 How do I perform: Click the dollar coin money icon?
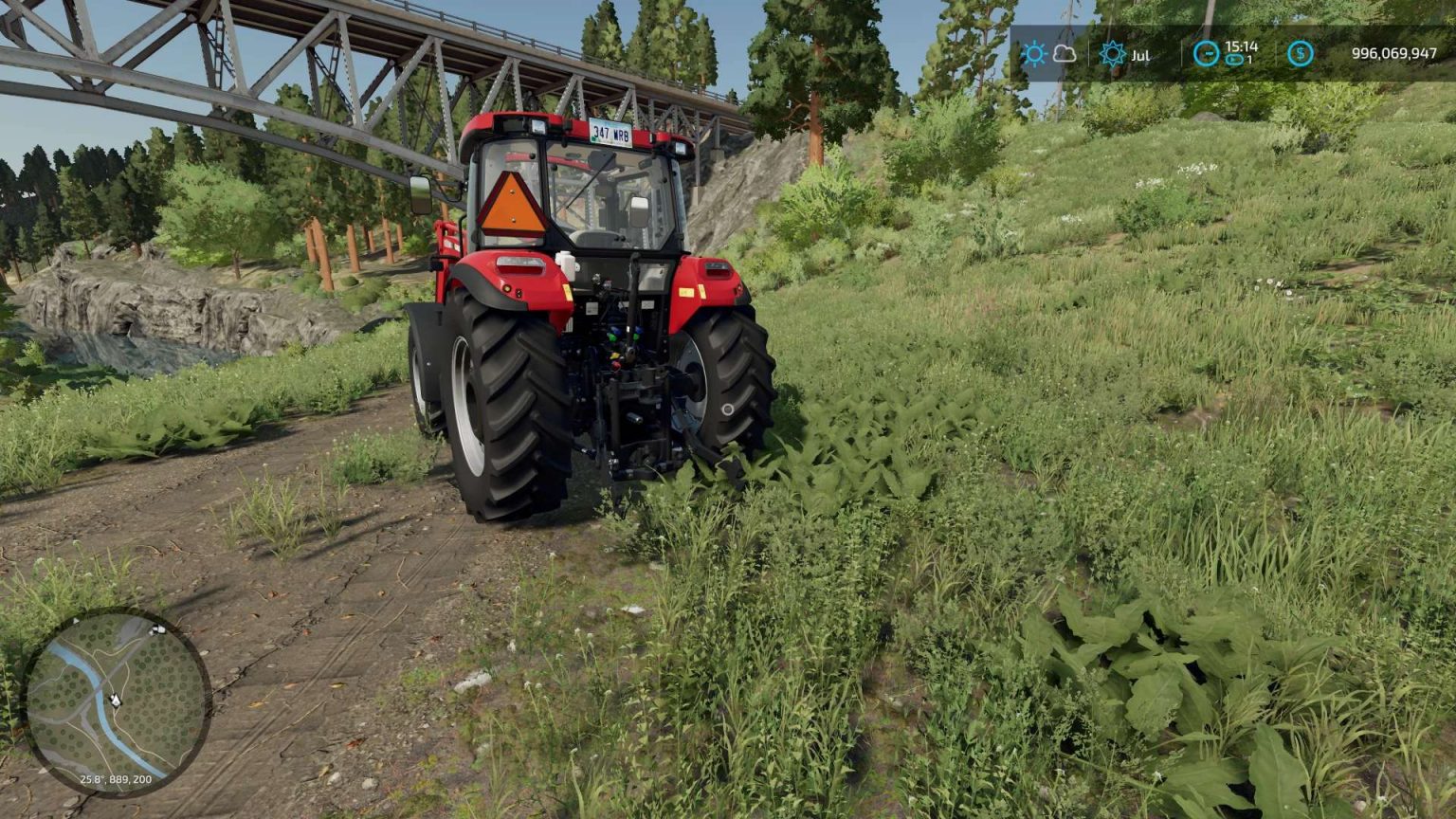pos(1300,55)
